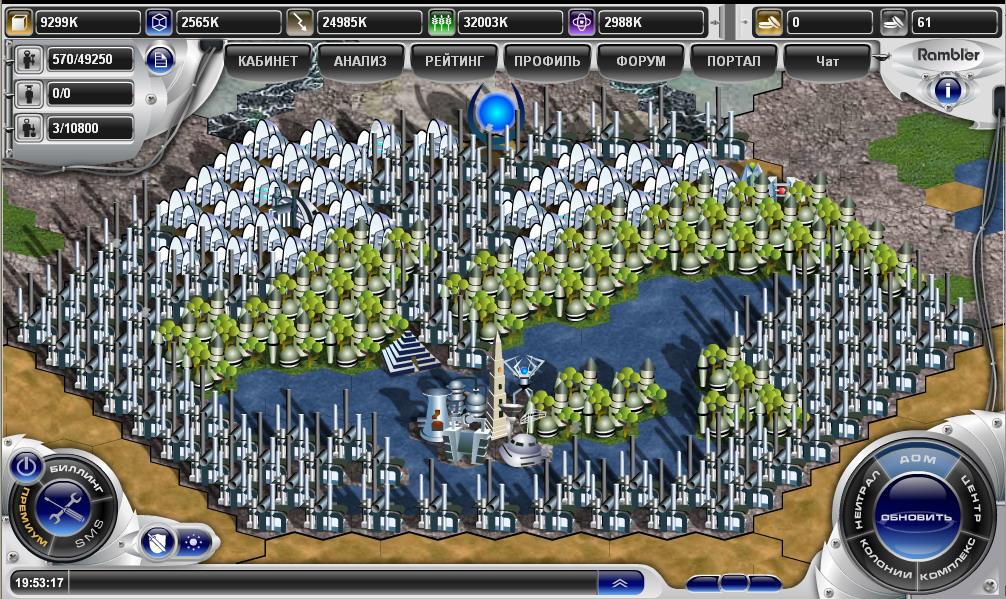Go to ПРОФИЛЬ

coord(547,61)
